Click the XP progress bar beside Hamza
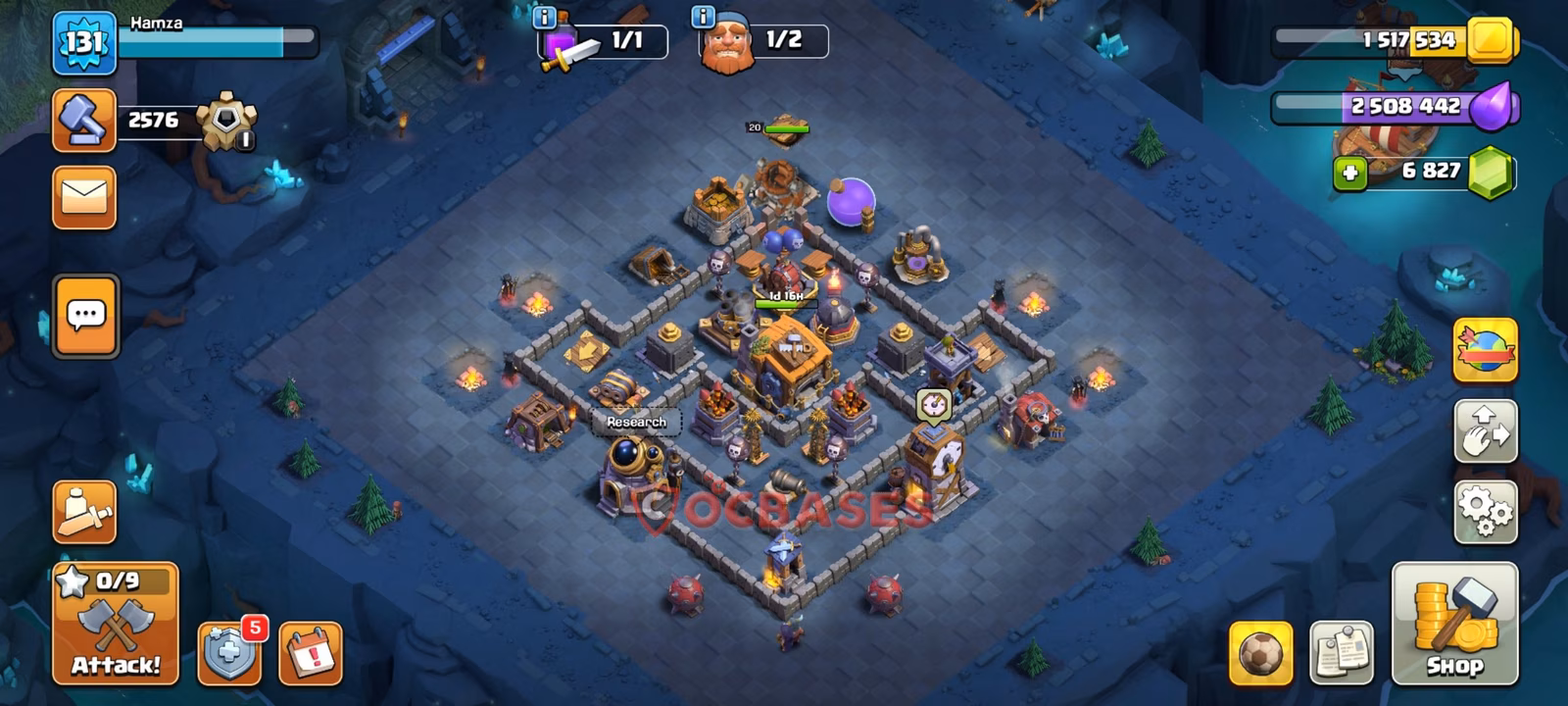Image resolution: width=1568 pixels, height=706 pixels. [220, 41]
